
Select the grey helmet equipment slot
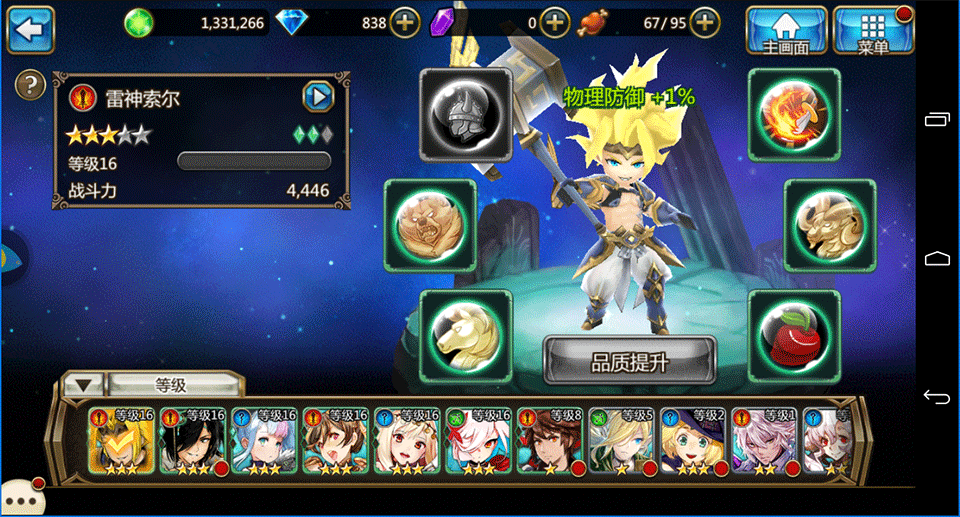pyautogui.click(x=465, y=115)
